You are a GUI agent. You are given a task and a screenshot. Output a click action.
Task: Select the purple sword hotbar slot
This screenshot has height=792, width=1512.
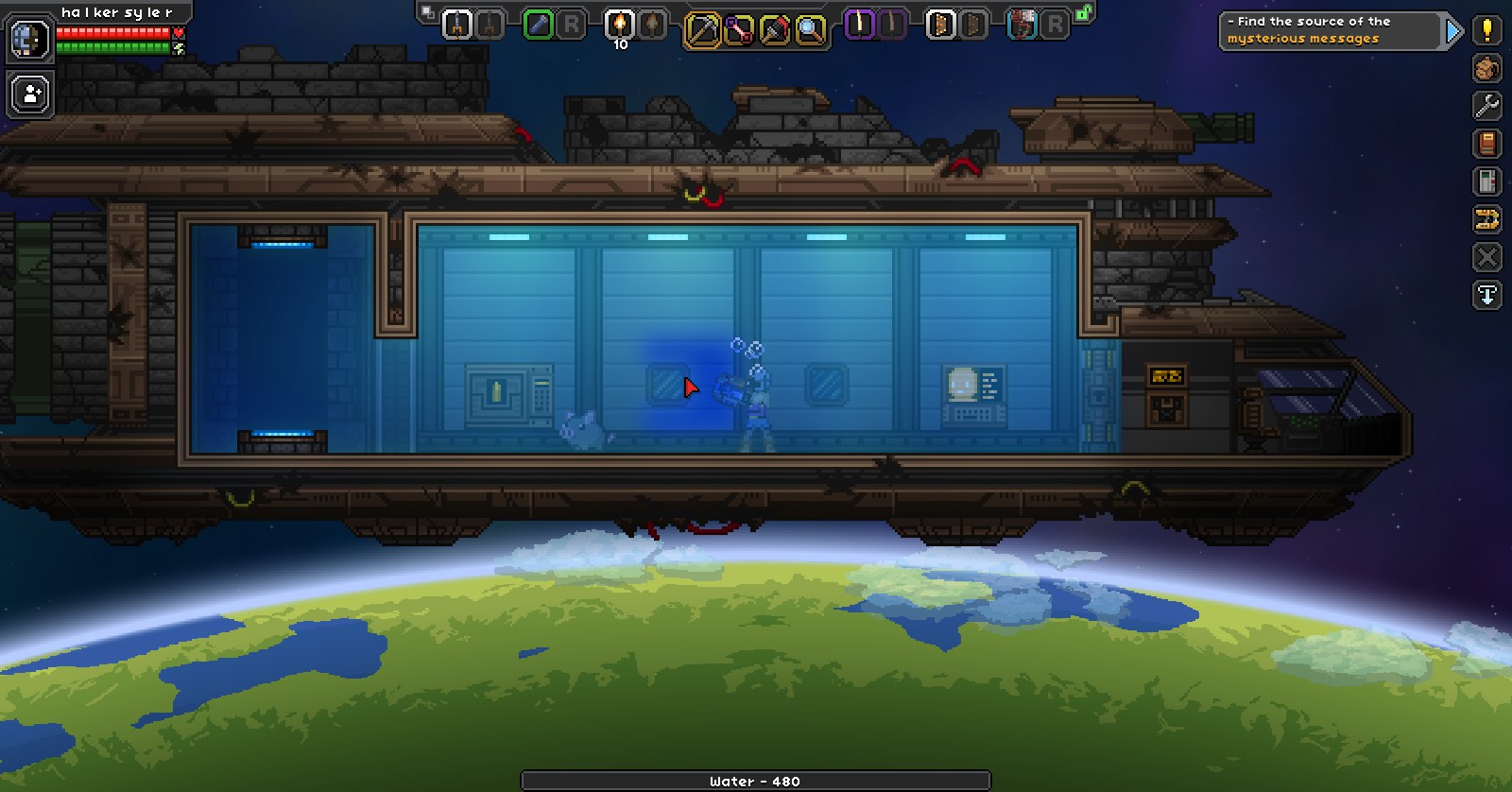[x=855, y=25]
